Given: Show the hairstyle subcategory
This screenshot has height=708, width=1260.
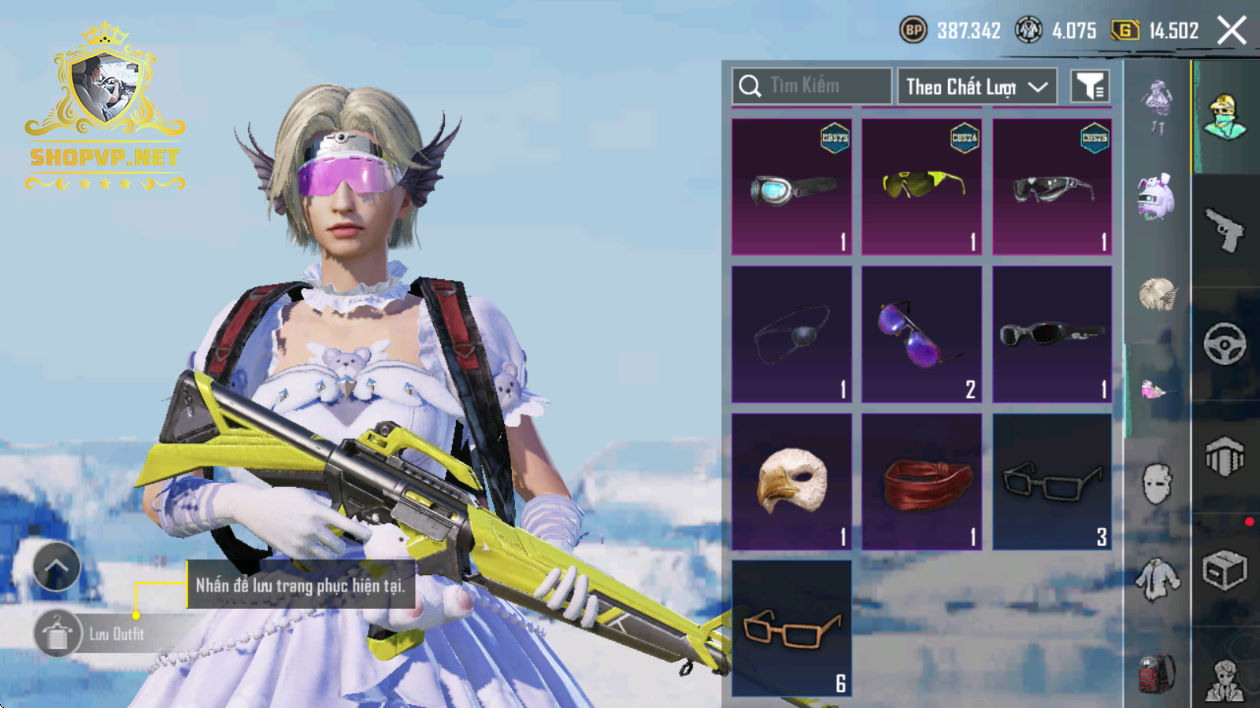Looking at the screenshot, I should [x=1157, y=294].
